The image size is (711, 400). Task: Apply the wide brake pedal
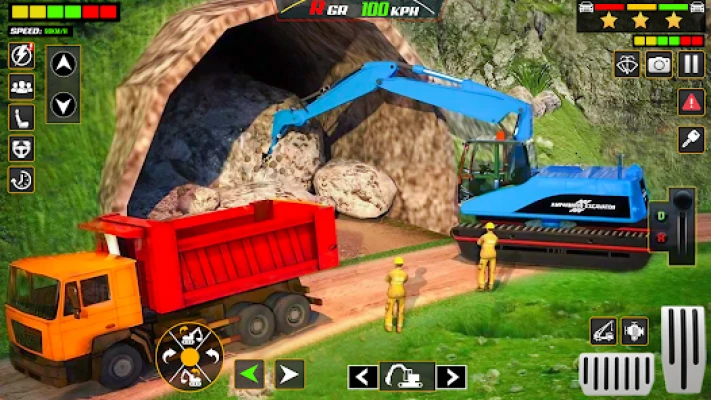coord(616,373)
